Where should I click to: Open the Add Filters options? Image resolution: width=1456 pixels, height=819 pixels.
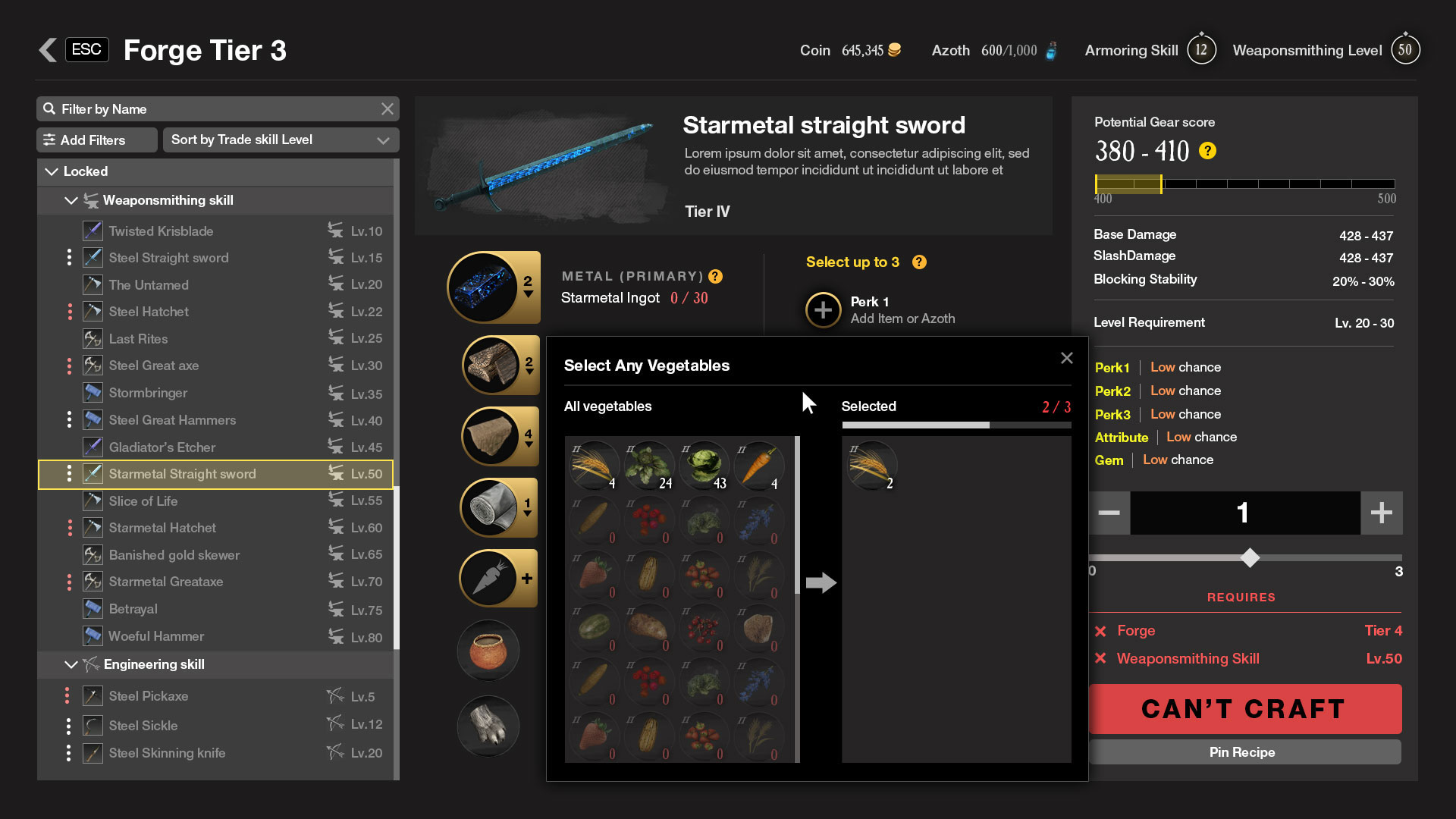coord(96,140)
